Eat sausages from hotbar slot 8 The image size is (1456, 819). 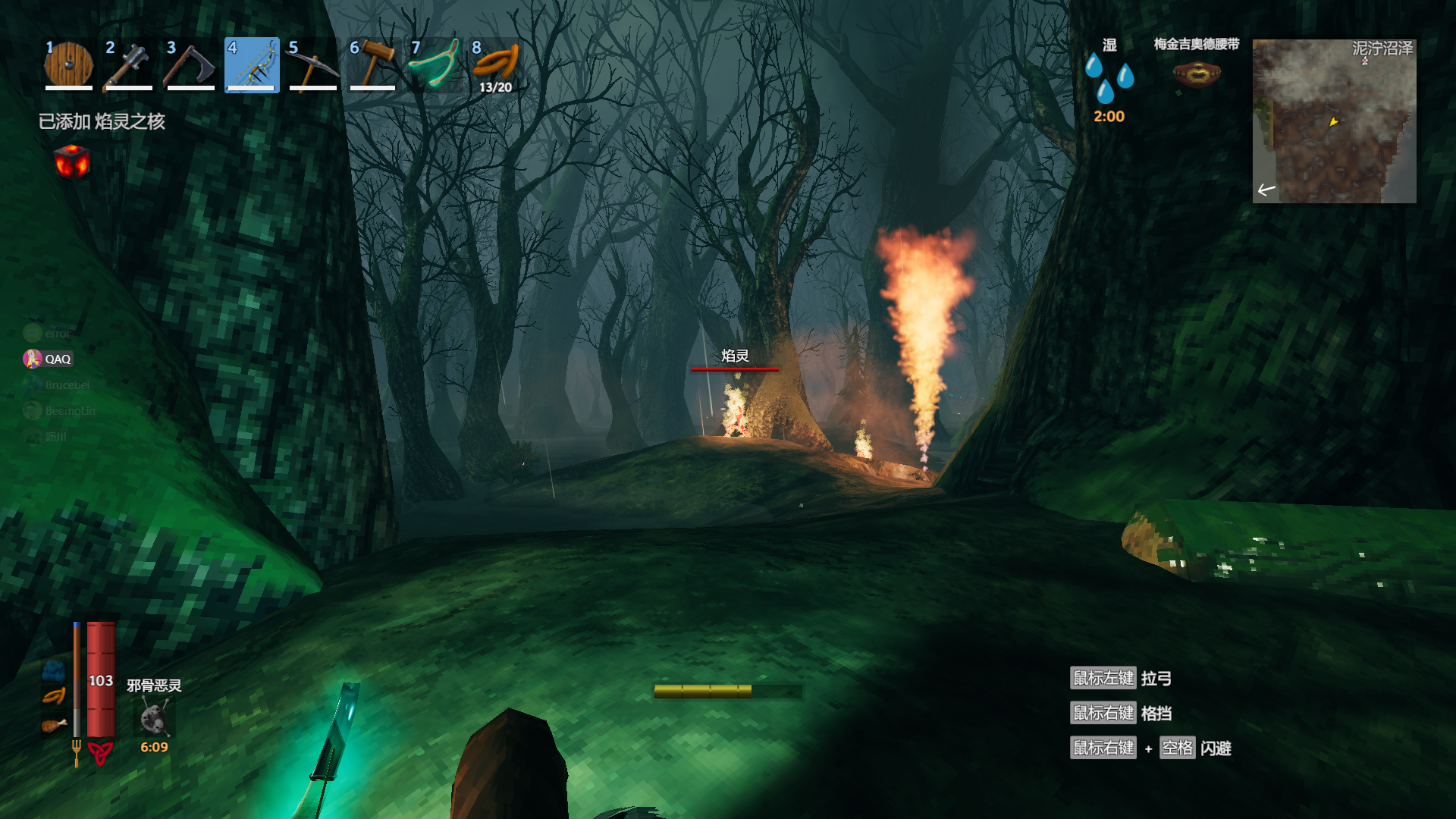[495, 65]
